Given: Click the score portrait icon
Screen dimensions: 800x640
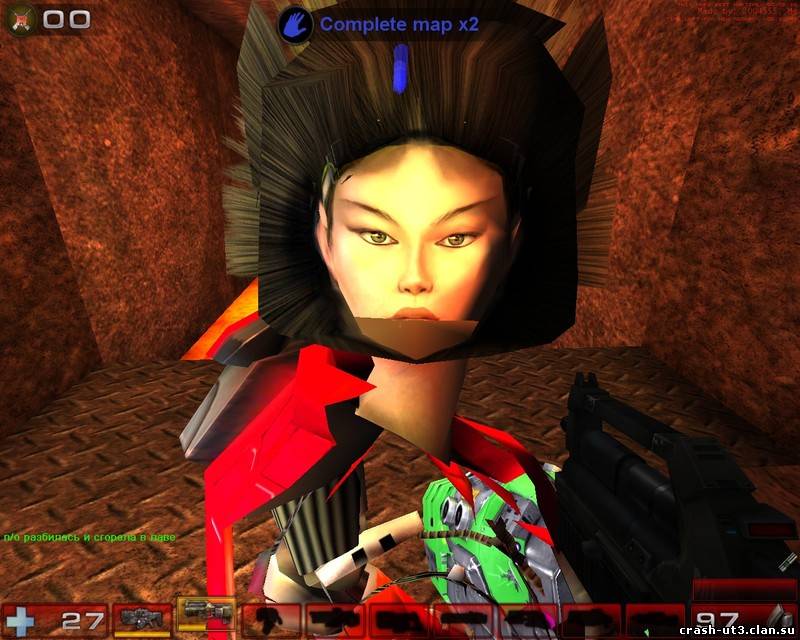Looking at the screenshot, I should click(x=23, y=19).
